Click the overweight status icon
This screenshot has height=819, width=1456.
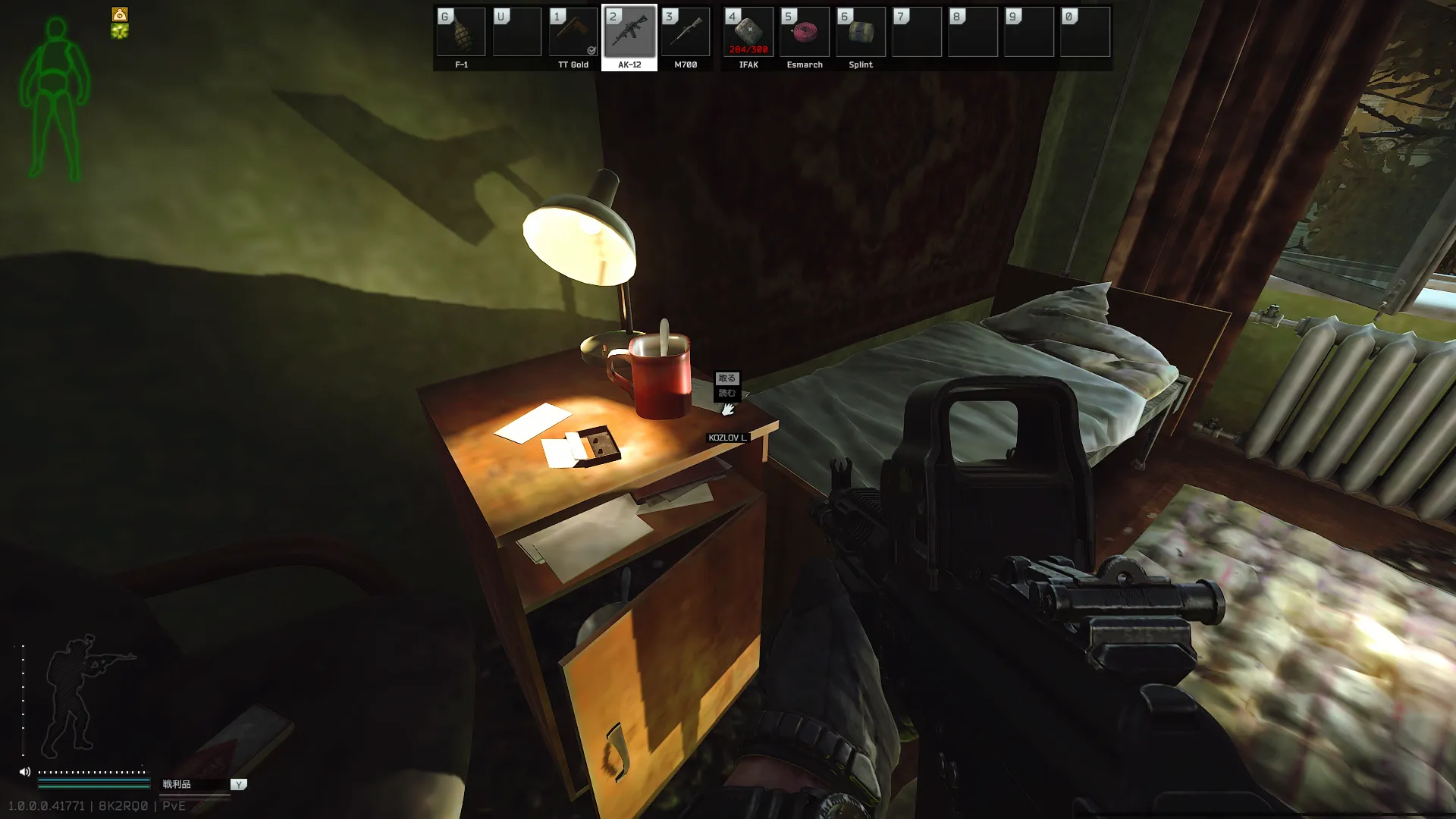(120, 14)
